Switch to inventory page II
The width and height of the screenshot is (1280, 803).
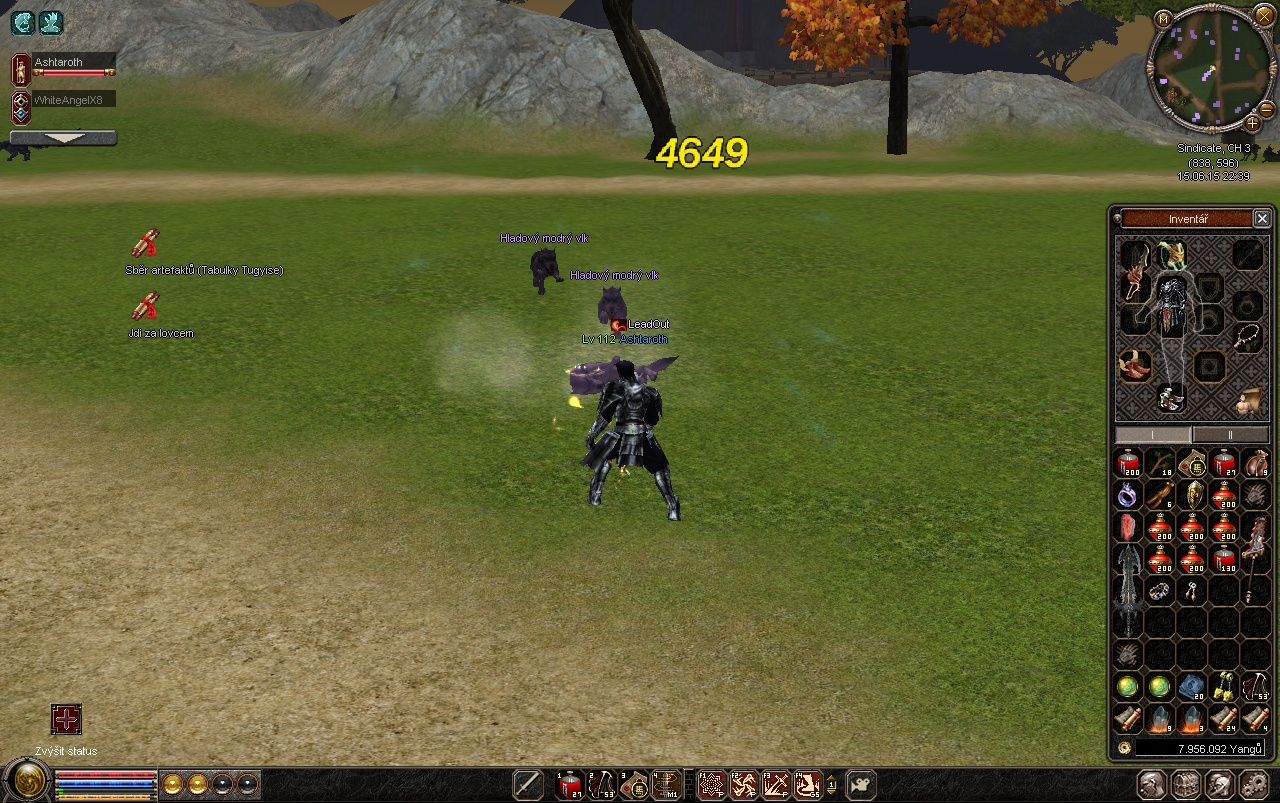1230,435
